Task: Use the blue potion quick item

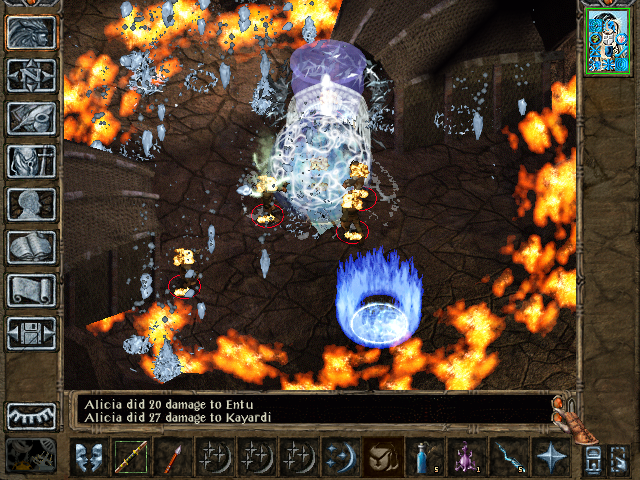Action: (424, 458)
